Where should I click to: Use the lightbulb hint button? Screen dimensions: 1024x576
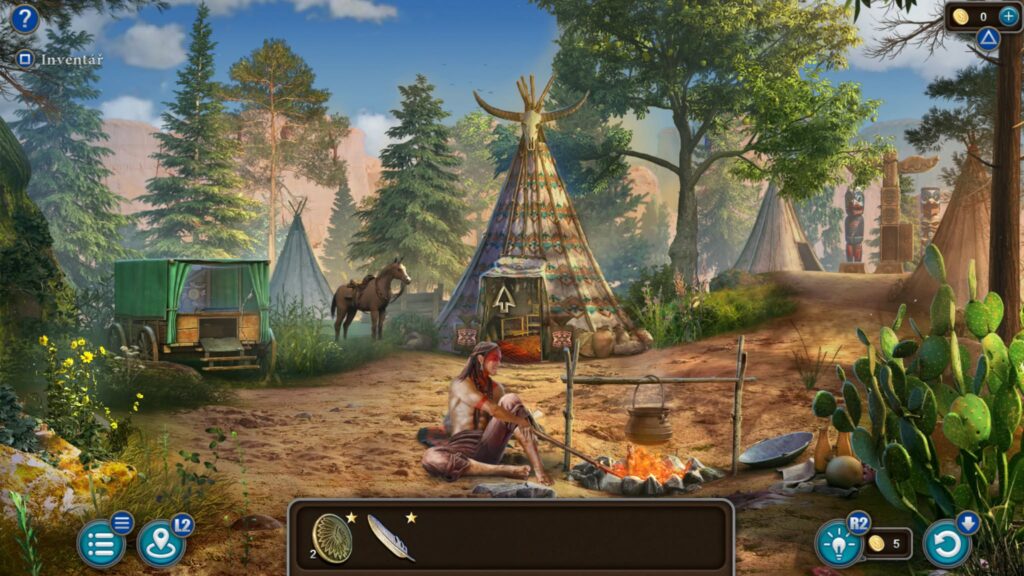838,543
